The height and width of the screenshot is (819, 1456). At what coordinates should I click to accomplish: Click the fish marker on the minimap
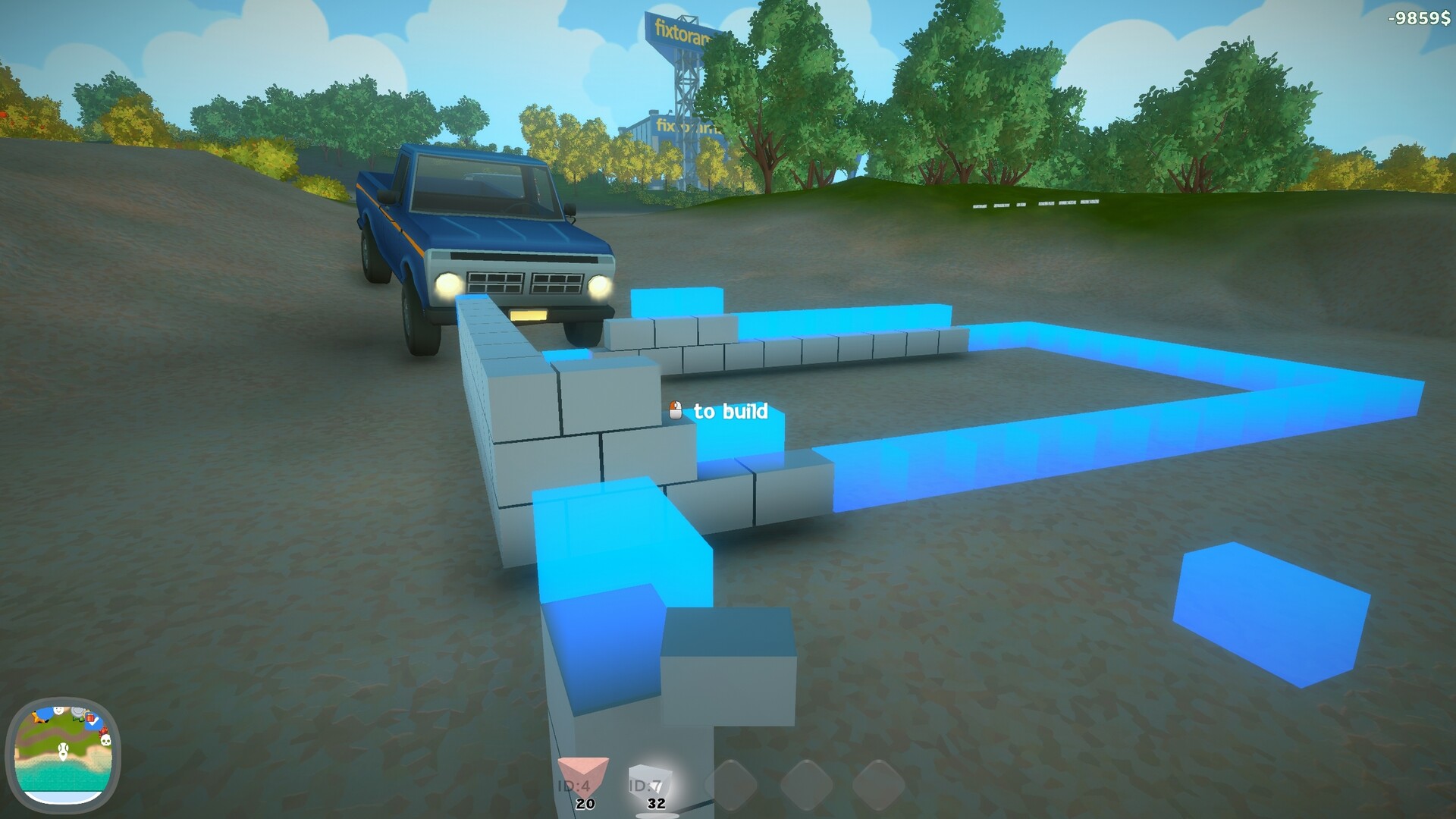click(x=37, y=717)
